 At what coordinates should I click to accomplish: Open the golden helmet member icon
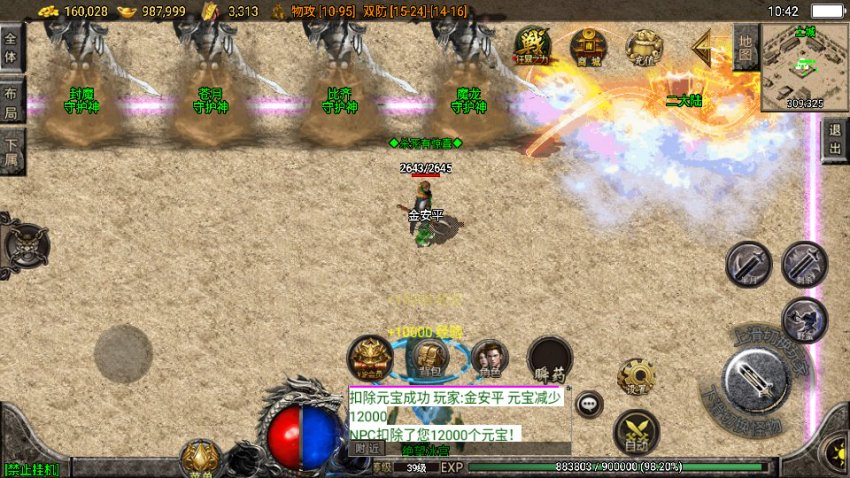pos(369,358)
